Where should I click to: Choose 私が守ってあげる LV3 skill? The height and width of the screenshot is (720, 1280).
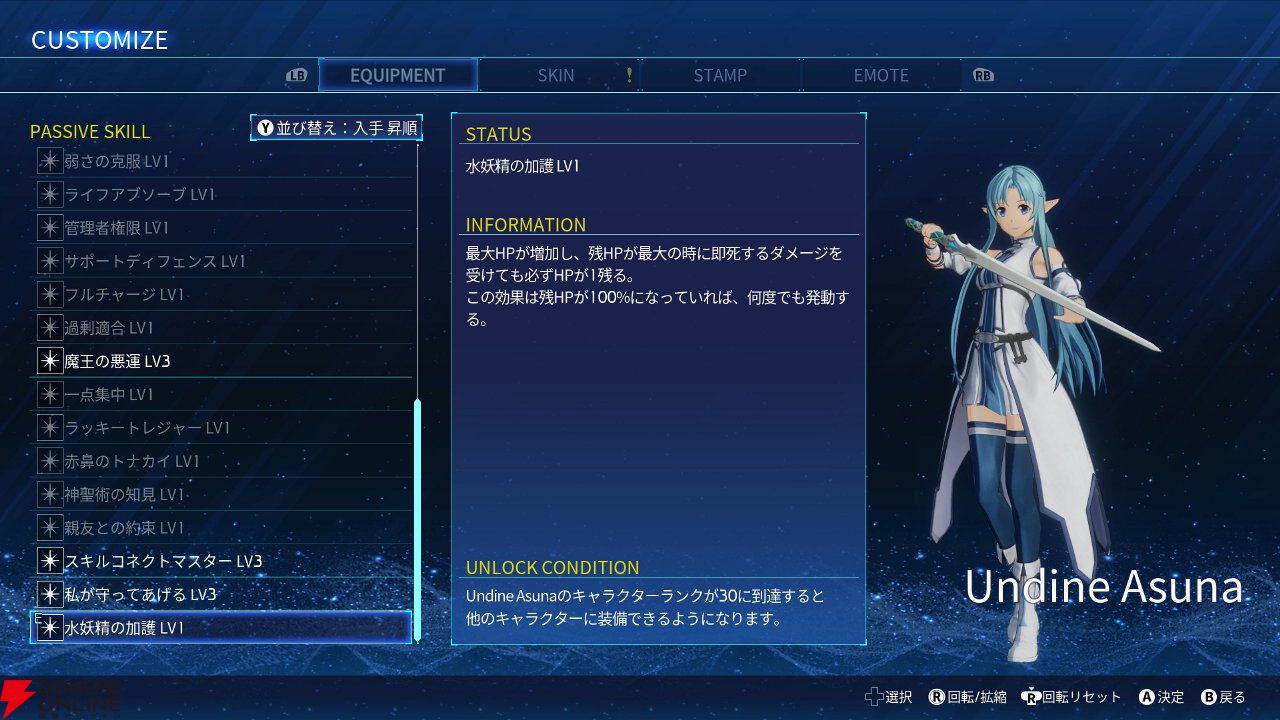[222, 594]
